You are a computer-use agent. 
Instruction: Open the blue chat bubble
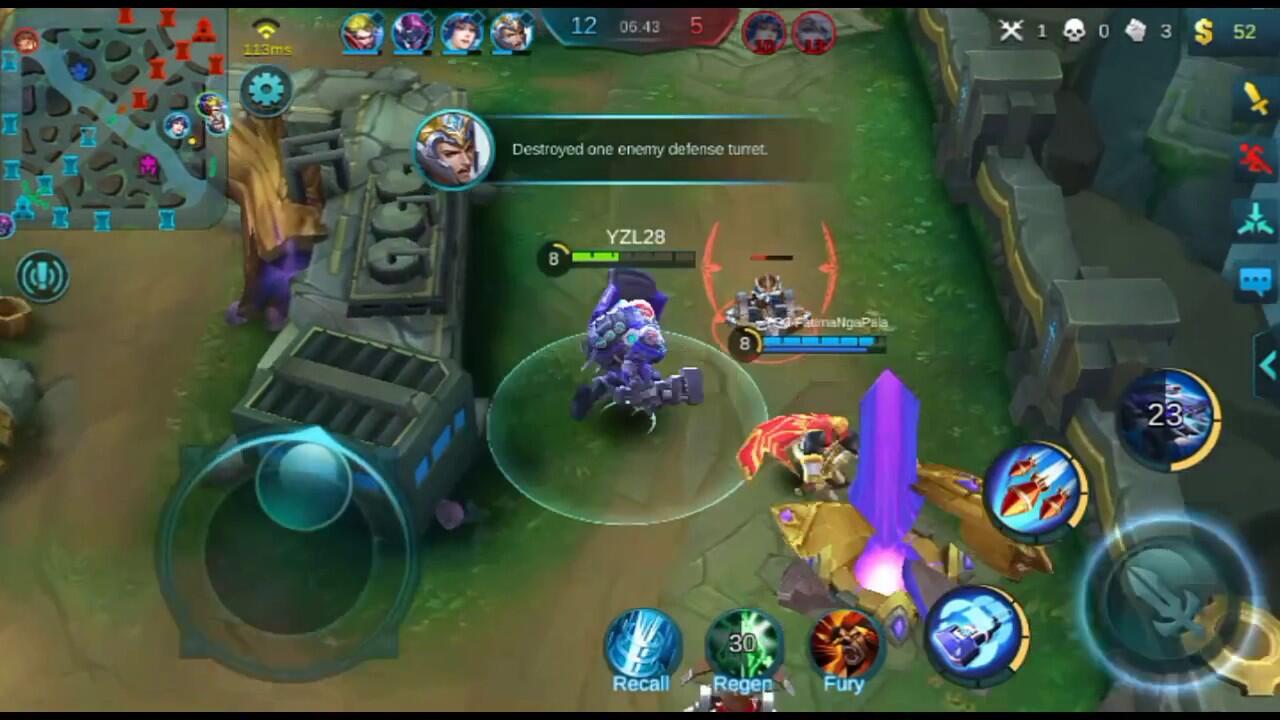(x=1255, y=281)
